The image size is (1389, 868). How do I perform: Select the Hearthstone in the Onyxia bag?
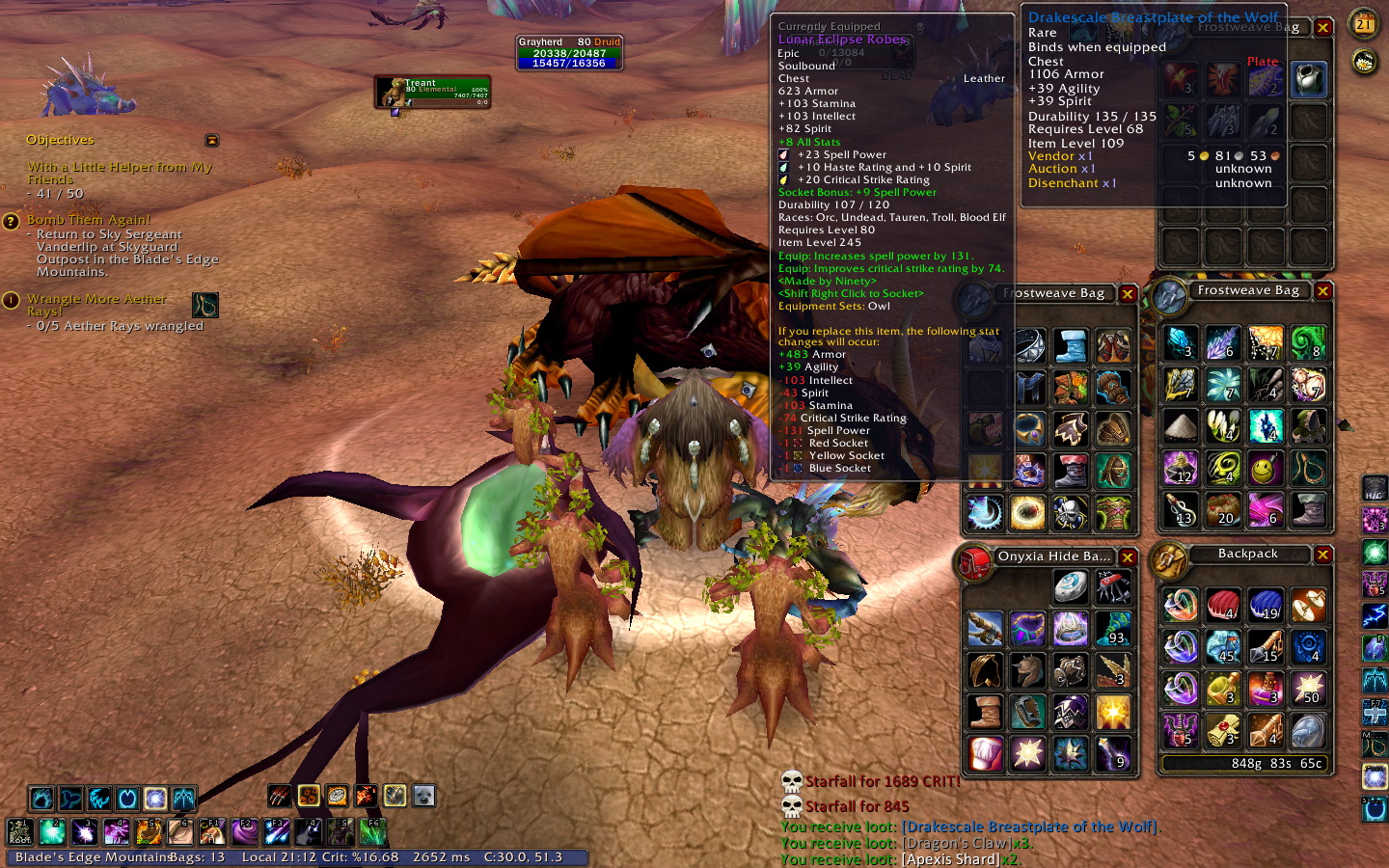tap(1070, 586)
